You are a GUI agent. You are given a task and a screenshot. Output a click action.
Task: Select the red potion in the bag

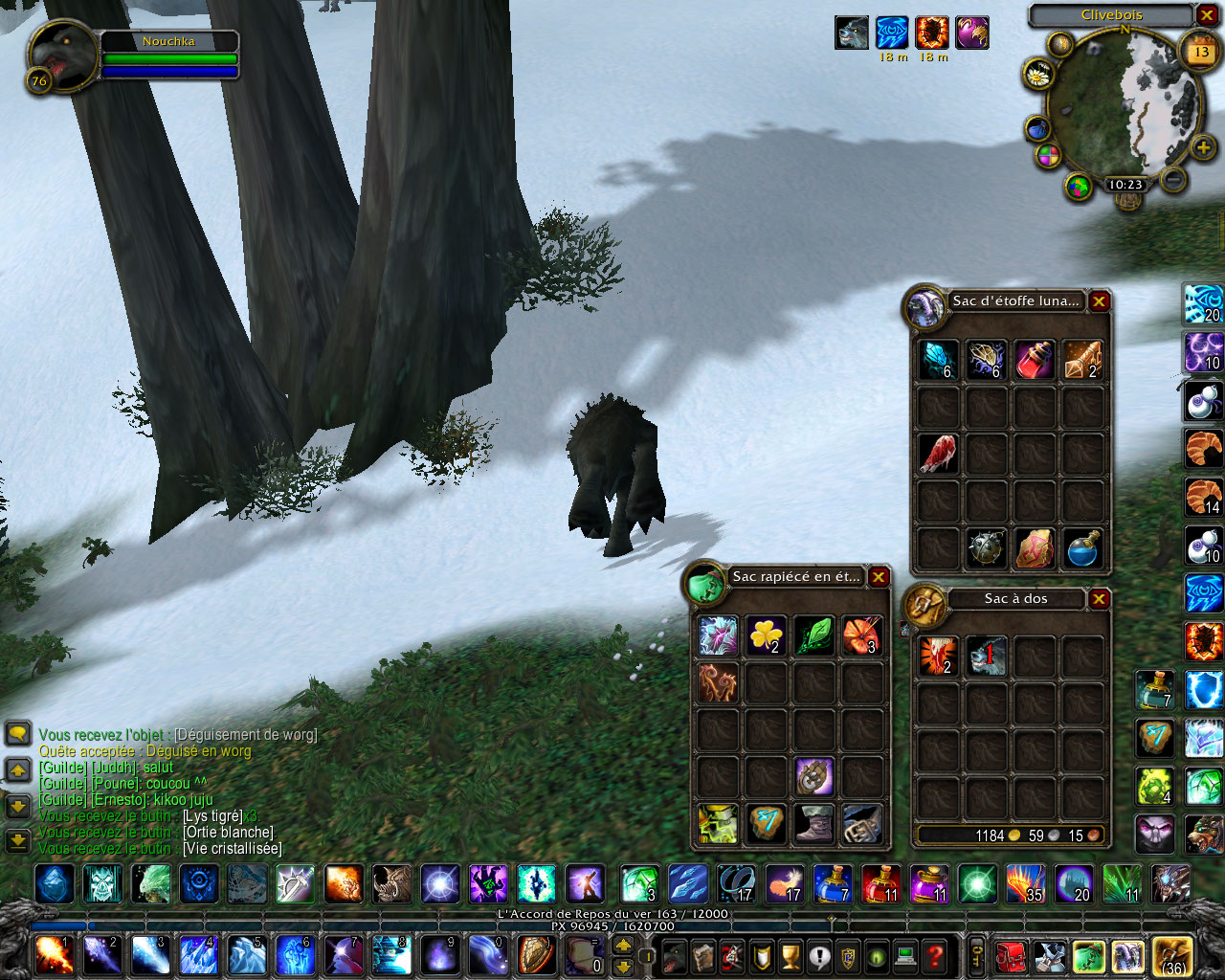click(x=1034, y=360)
